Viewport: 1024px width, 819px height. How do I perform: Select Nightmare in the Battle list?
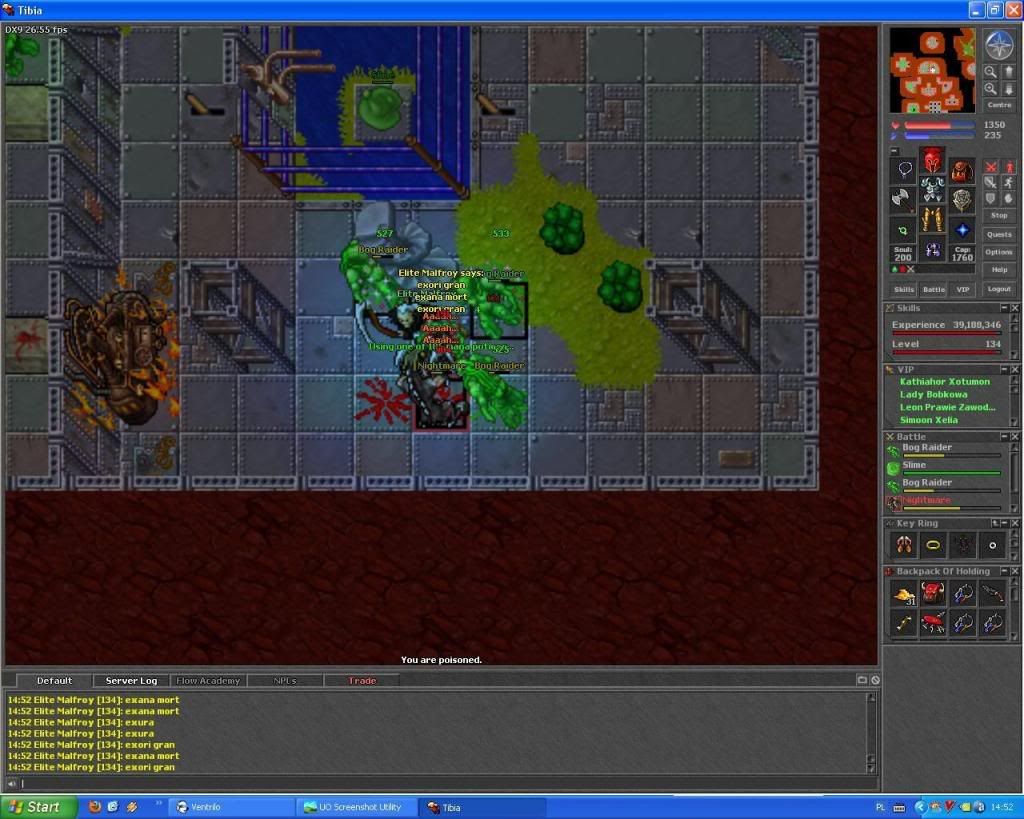[925, 500]
